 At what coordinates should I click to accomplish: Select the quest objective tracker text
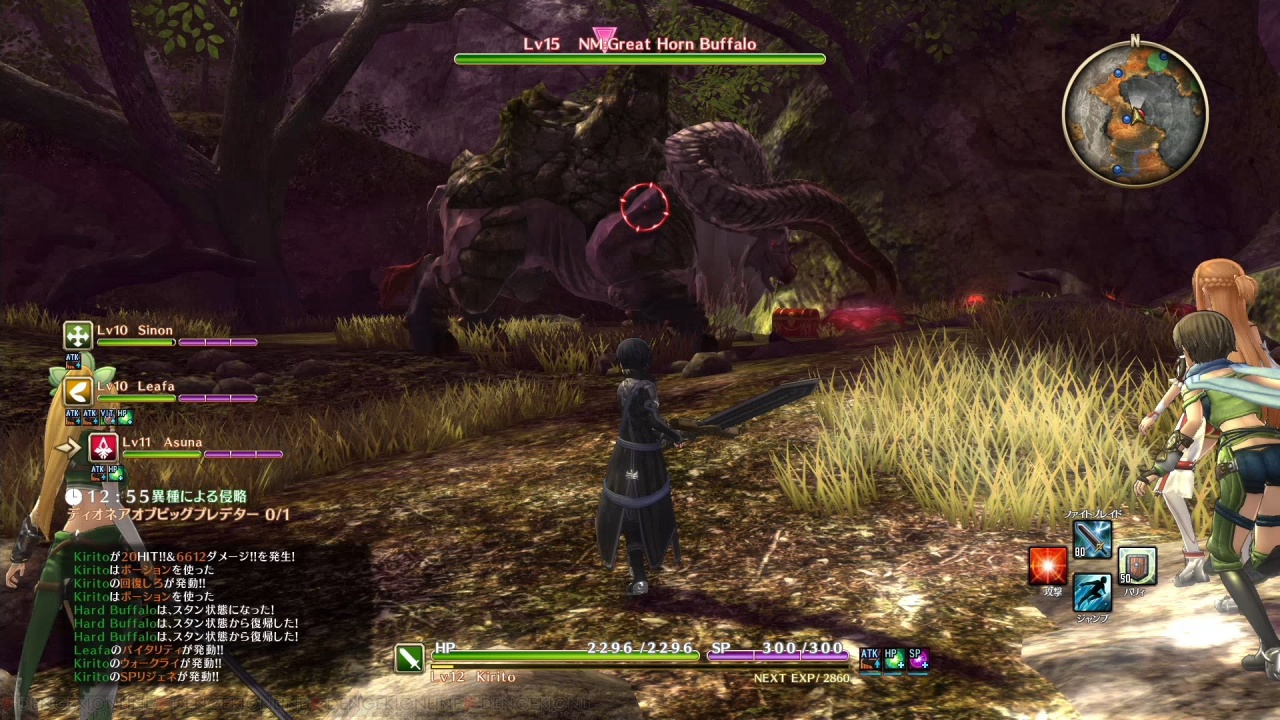tap(178, 515)
